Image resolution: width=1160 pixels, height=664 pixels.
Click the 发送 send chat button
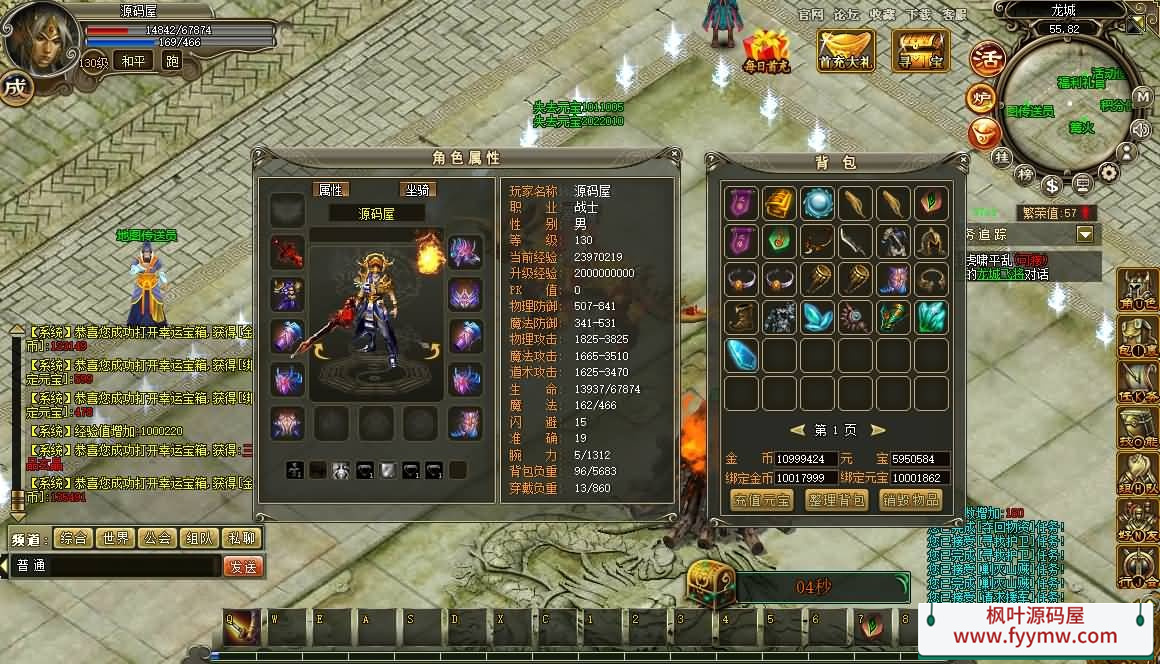(242, 566)
